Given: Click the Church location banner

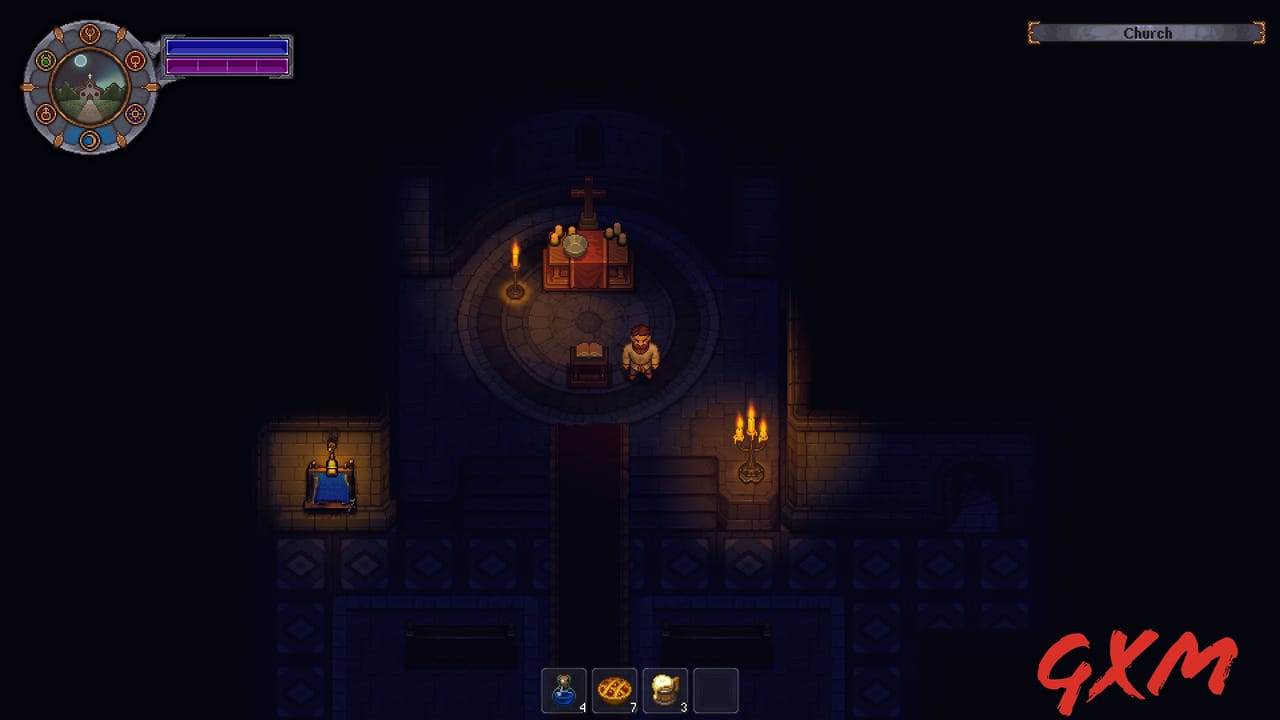Looking at the screenshot, I should point(1146,33).
